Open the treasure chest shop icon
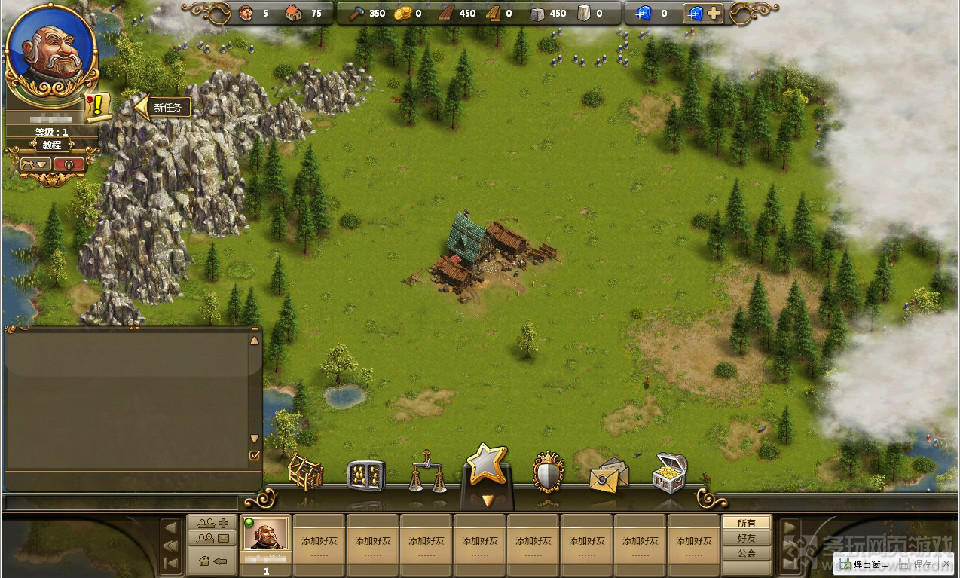This screenshot has width=960, height=578. [669, 472]
